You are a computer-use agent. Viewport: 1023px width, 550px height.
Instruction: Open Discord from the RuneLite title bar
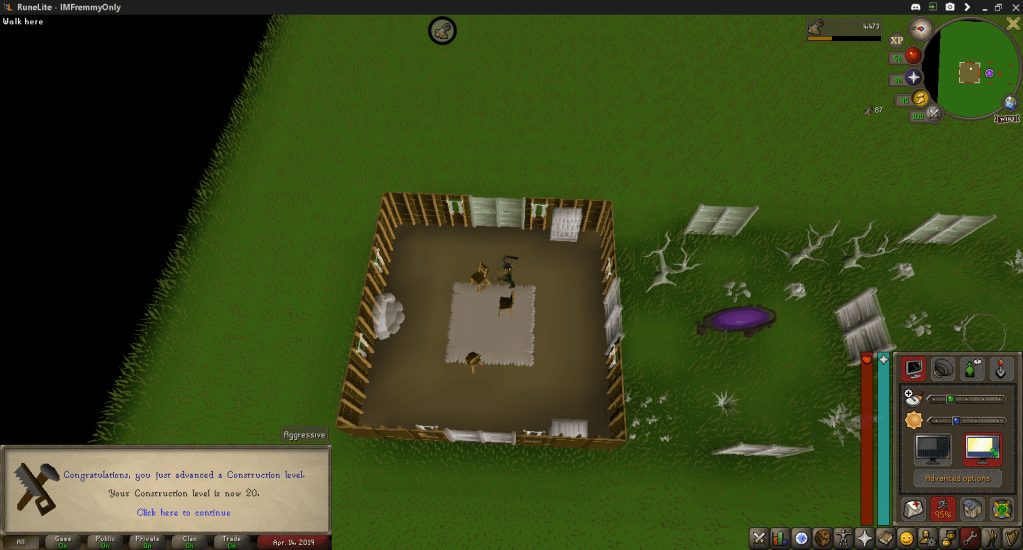(x=917, y=7)
